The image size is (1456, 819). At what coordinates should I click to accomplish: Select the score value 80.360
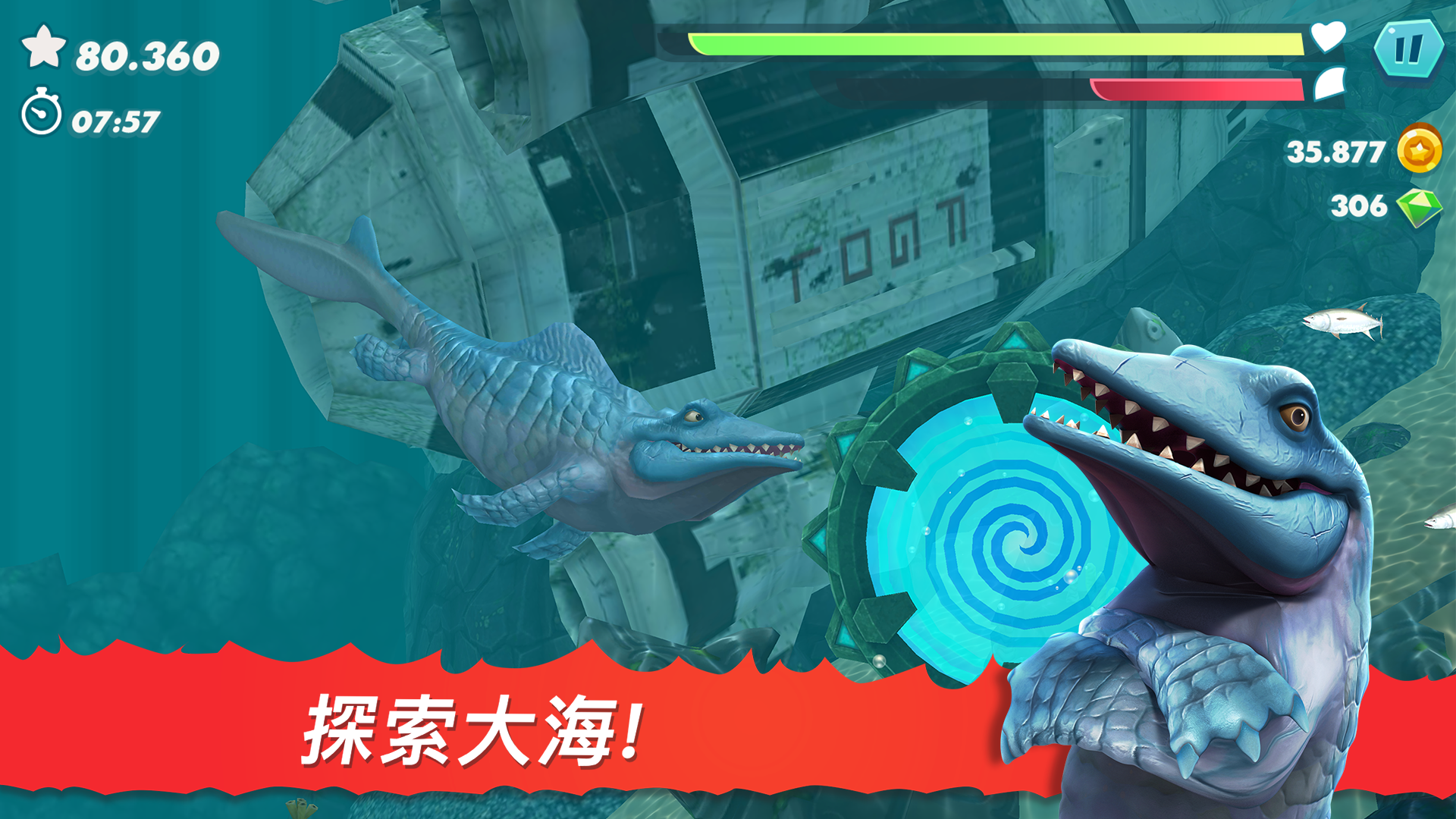tap(144, 53)
